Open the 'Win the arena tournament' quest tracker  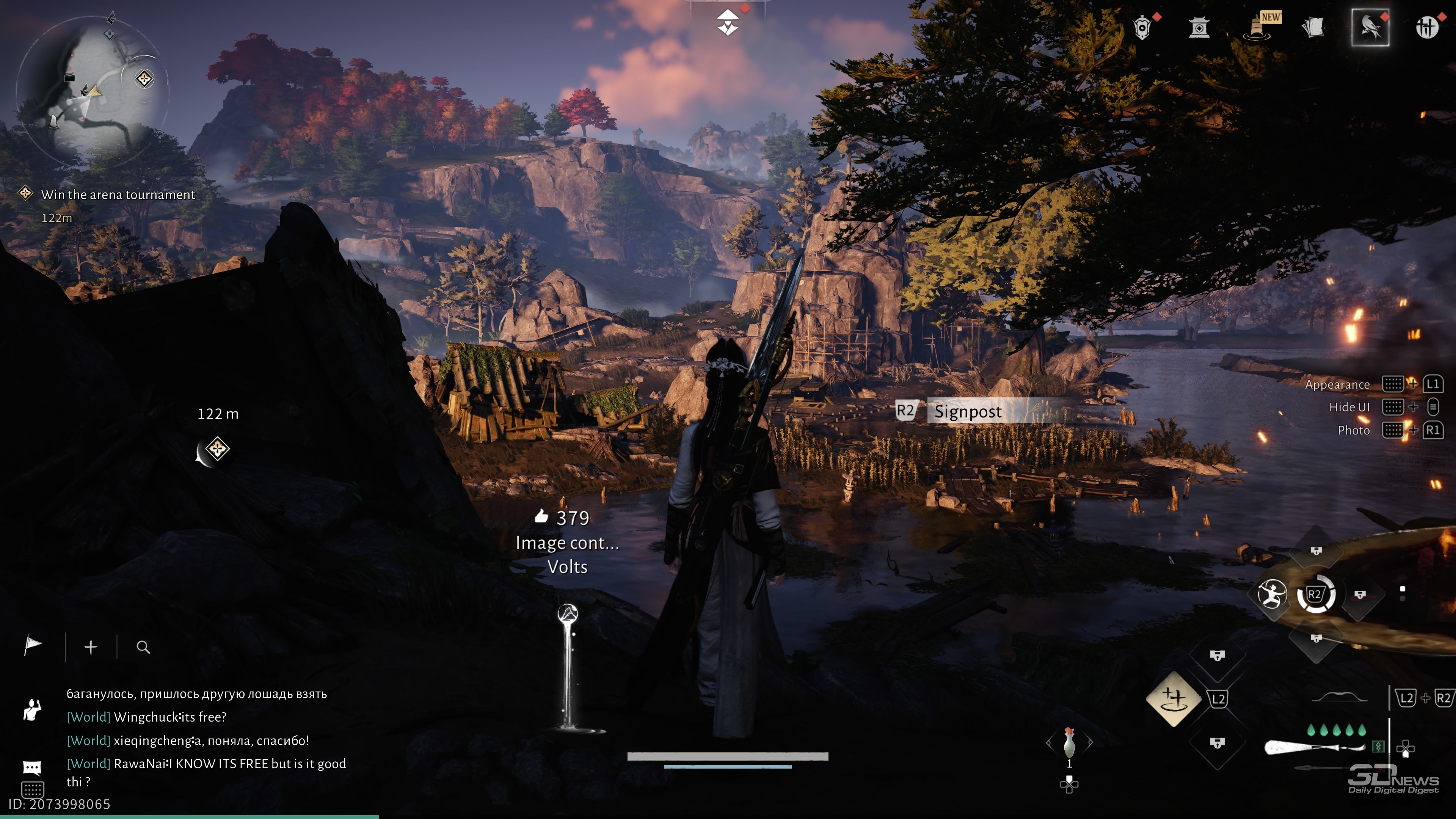[x=118, y=195]
